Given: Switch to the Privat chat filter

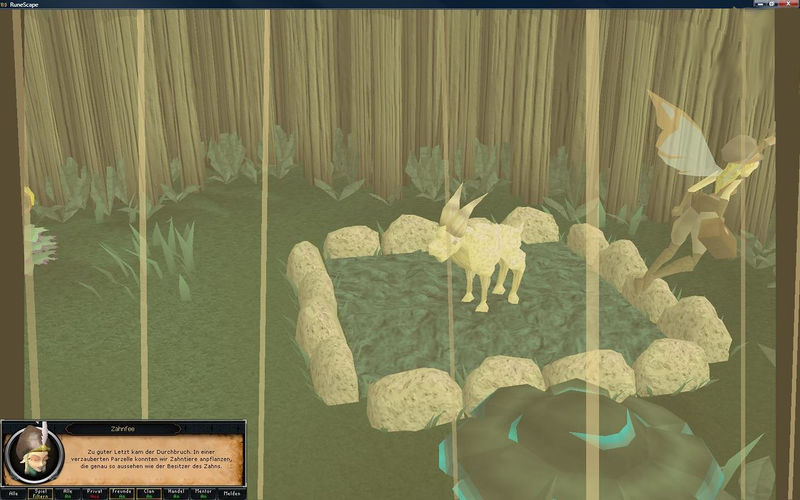Looking at the screenshot, I should 96,492.
